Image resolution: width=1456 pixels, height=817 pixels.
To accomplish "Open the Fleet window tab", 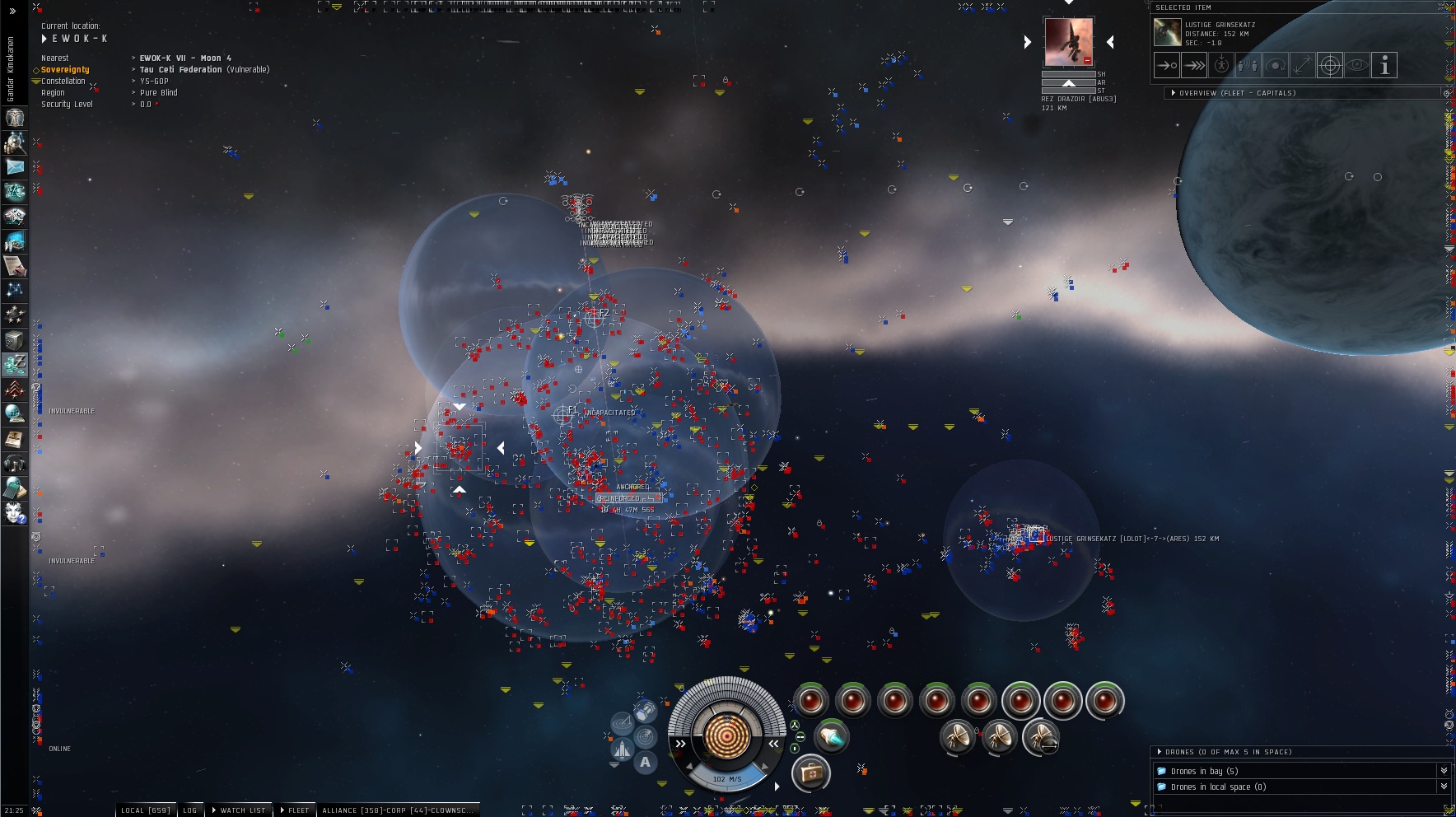I will 295,810.
